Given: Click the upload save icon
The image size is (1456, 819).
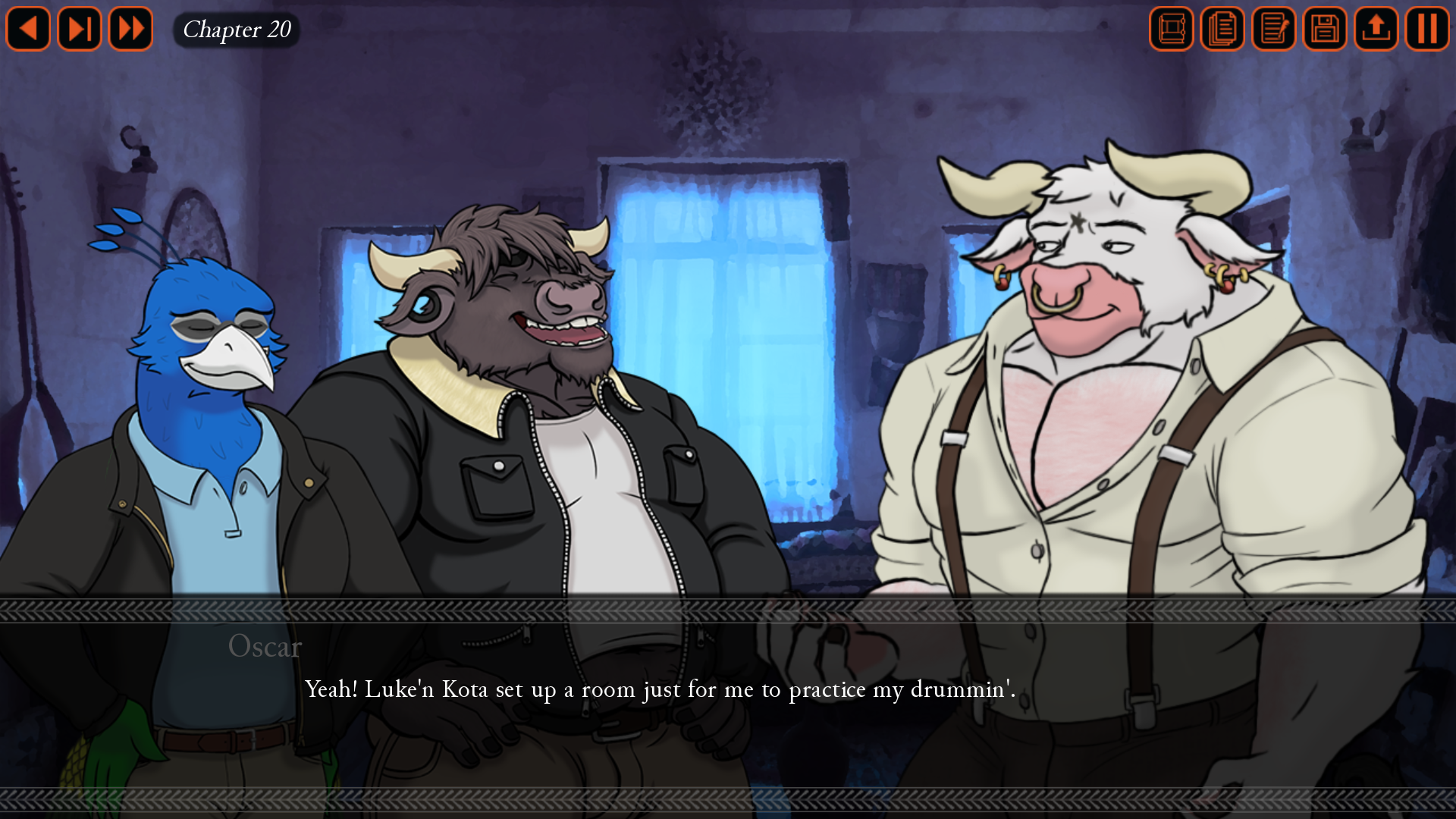Looking at the screenshot, I should tap(1376, 29).
